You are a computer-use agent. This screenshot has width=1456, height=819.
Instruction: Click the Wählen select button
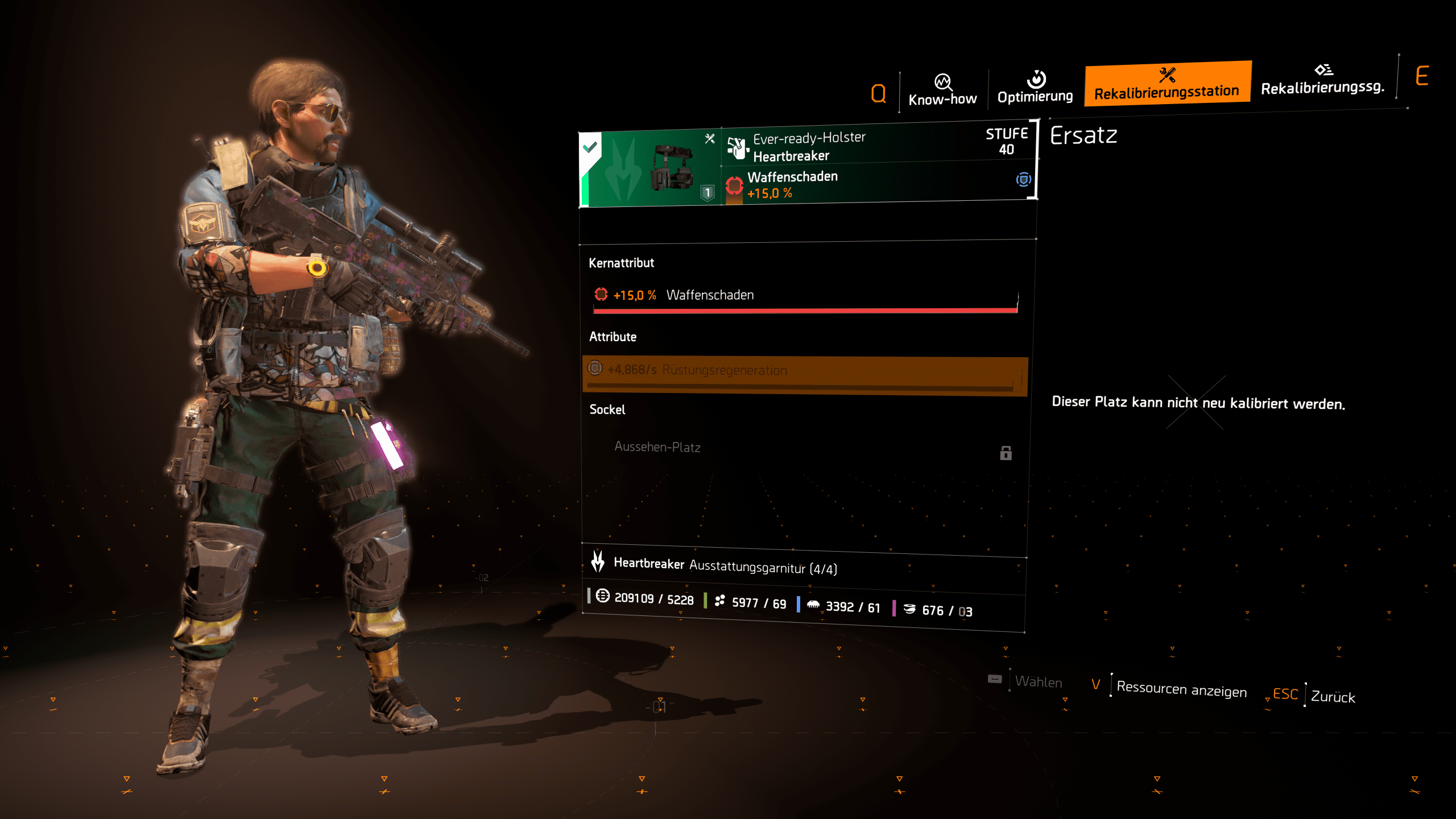1037,682
